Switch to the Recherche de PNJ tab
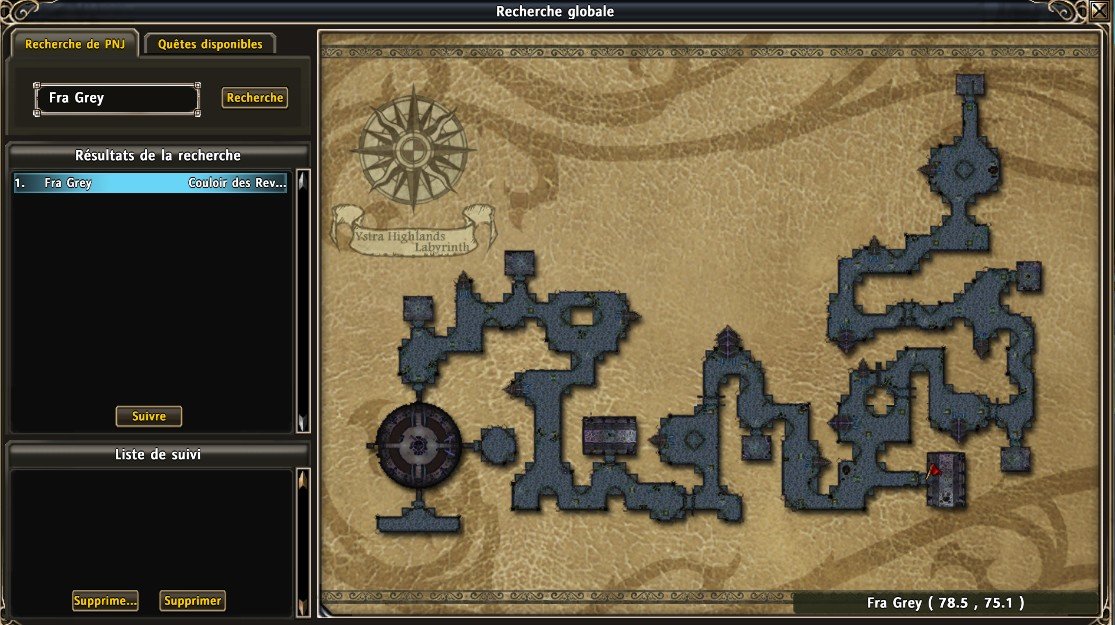 coord(75,44)
